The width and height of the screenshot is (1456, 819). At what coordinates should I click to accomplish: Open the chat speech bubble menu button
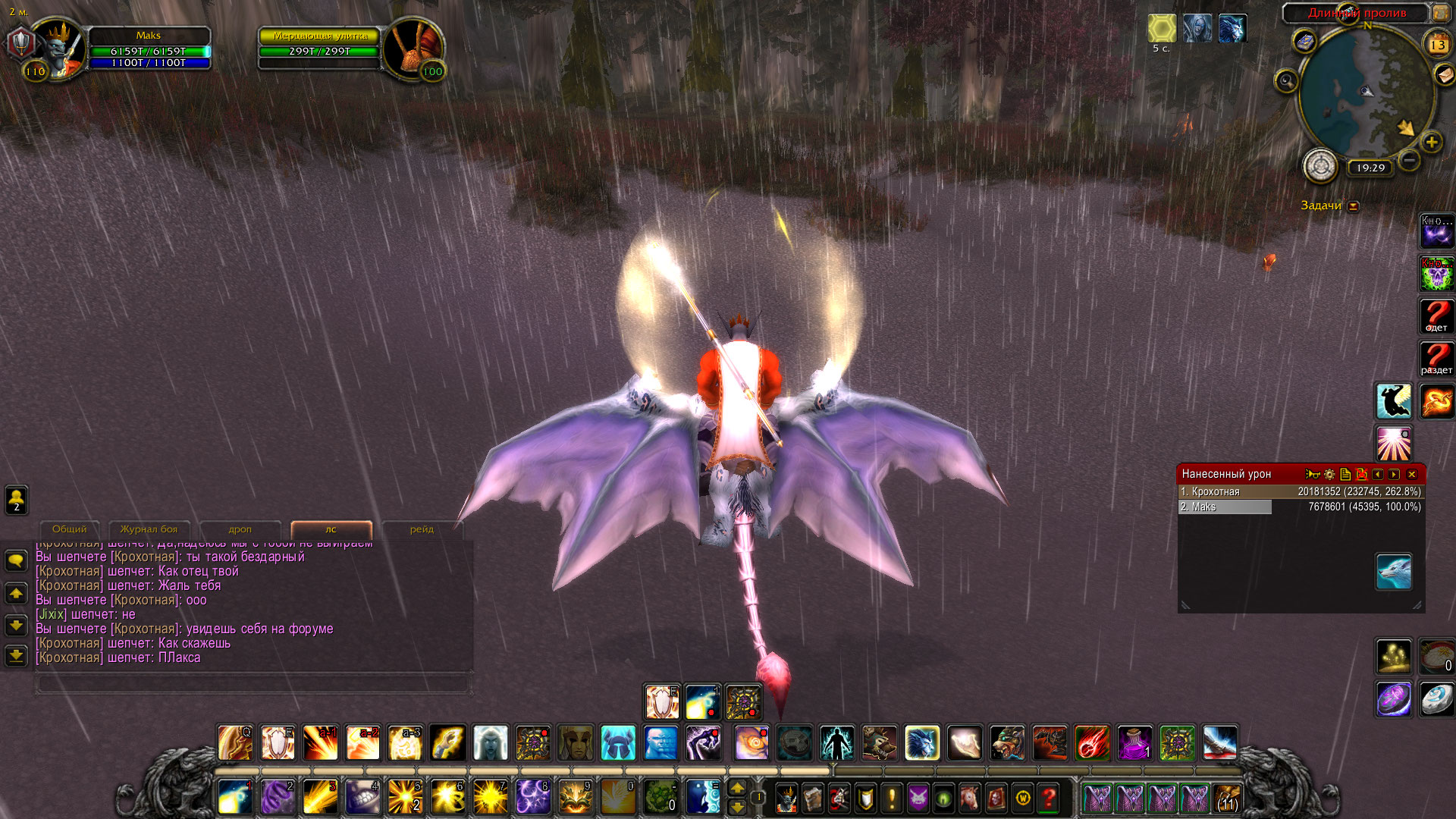[16, 561]
